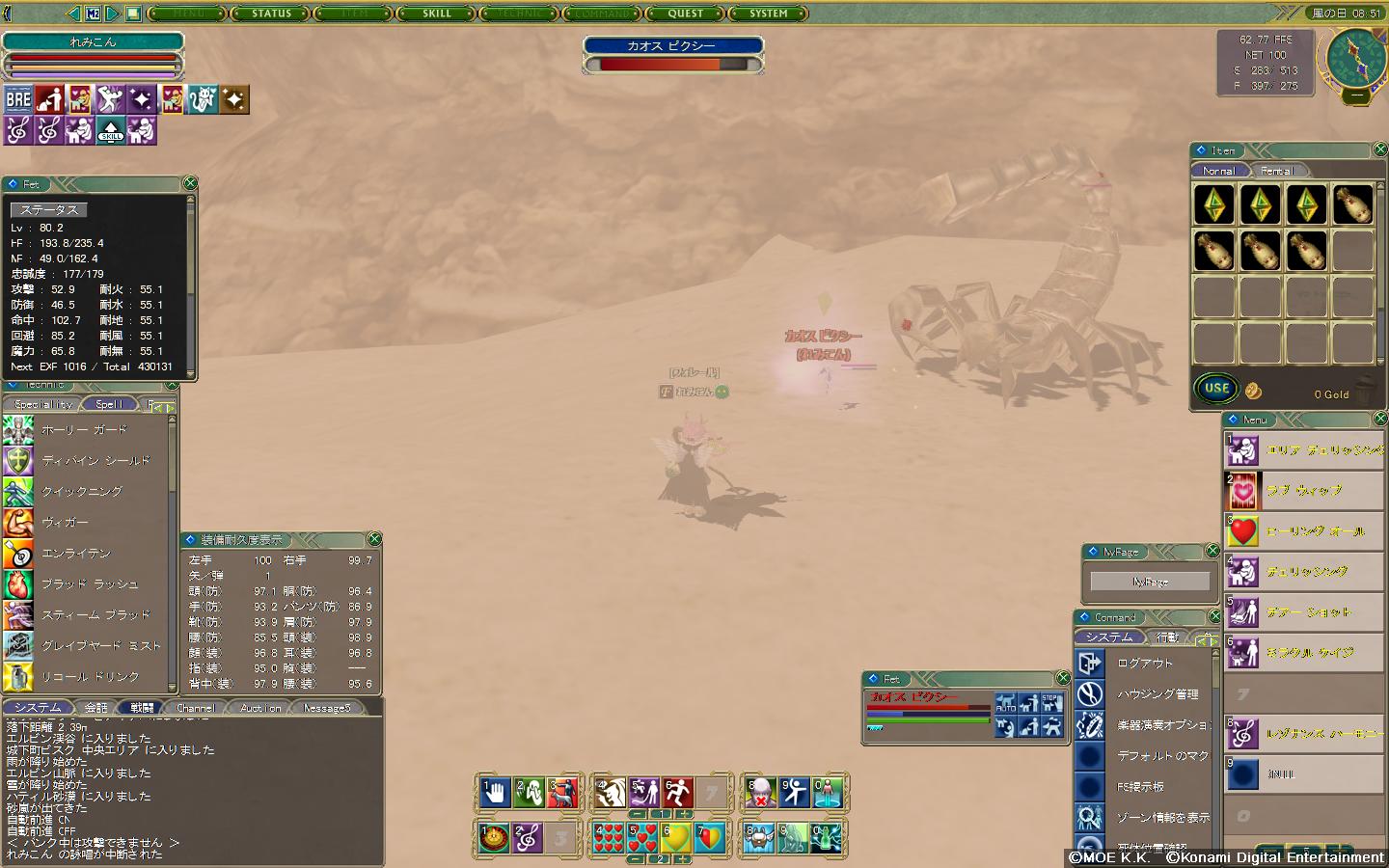The height and width of the screenshot is (868, 1389).
Task: Open the SKILL menu
Action: [x=437, y=14]
